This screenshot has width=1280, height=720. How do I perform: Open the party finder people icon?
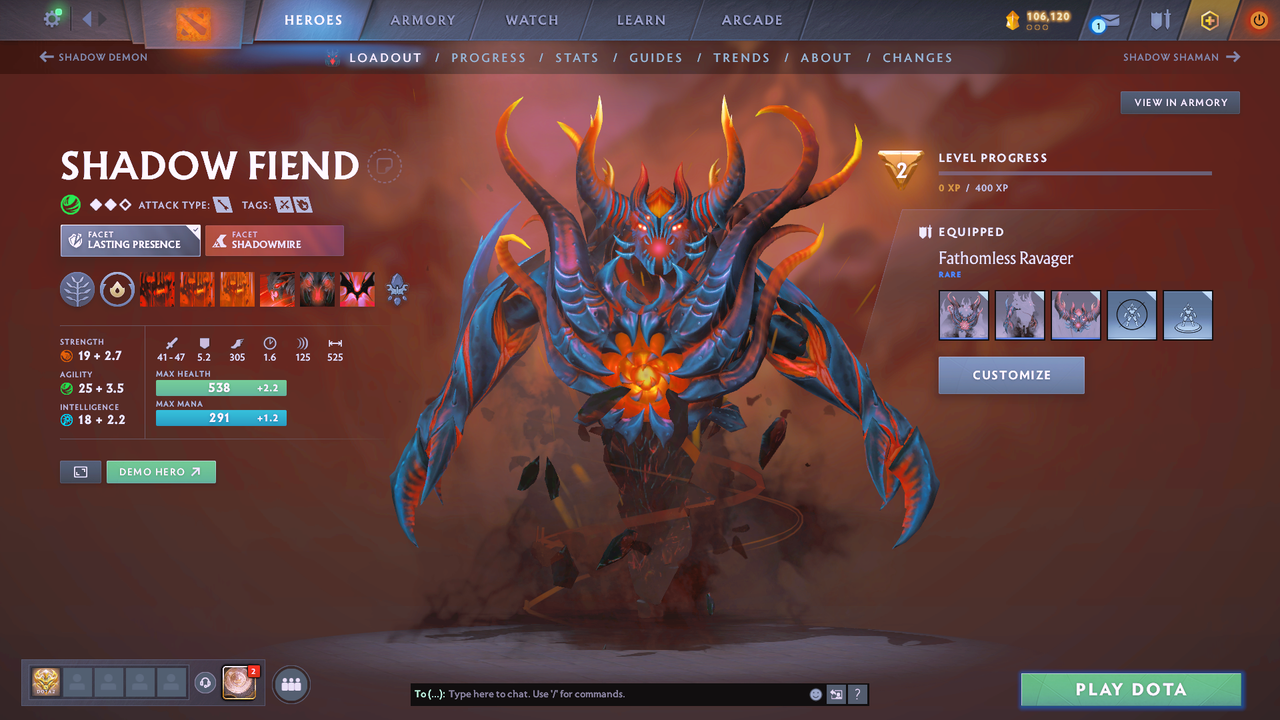point(290,684)
